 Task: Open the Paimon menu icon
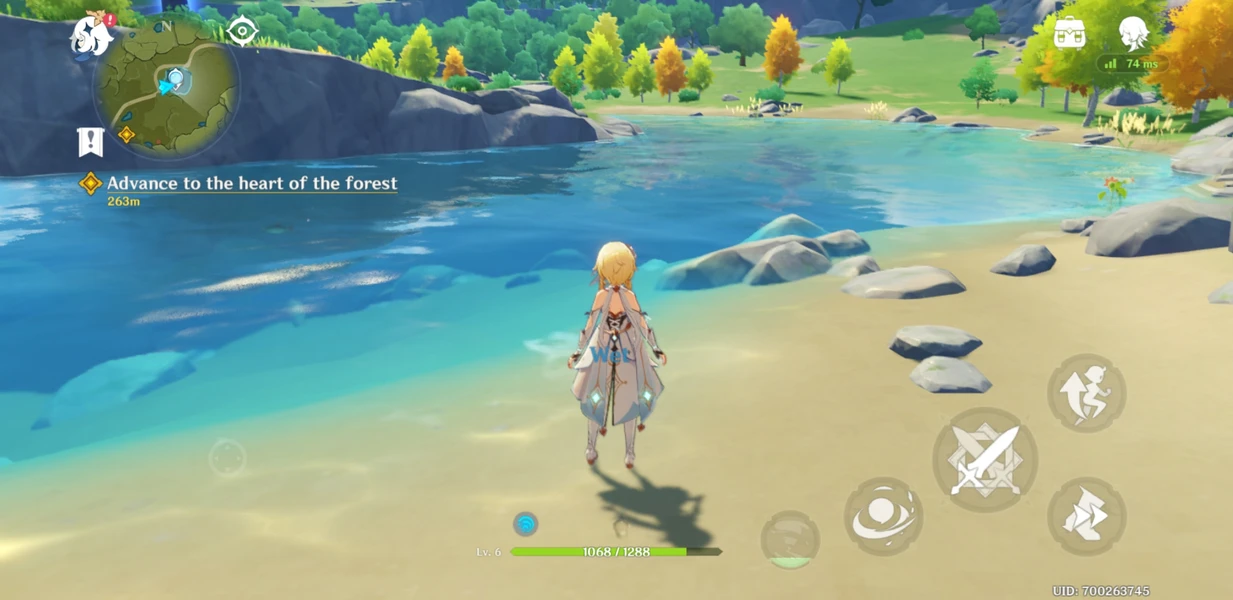coord(91,36)
